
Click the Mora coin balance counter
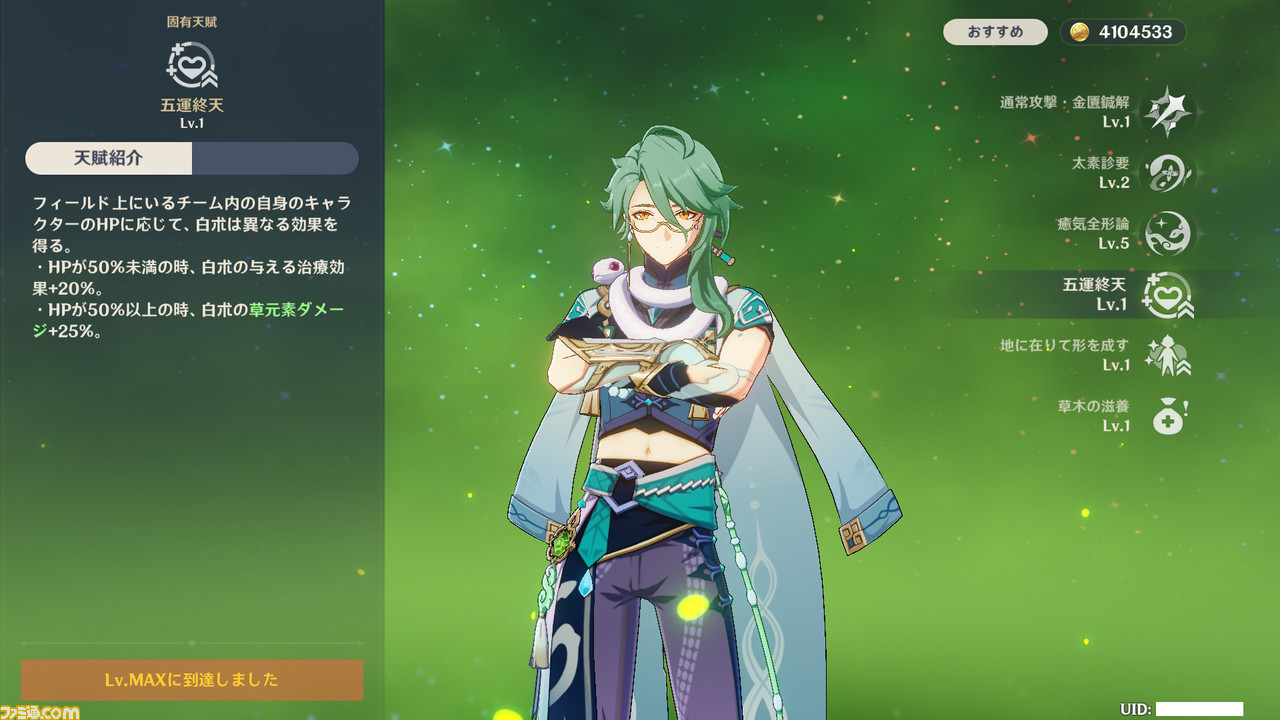(x=1123, y=32)
